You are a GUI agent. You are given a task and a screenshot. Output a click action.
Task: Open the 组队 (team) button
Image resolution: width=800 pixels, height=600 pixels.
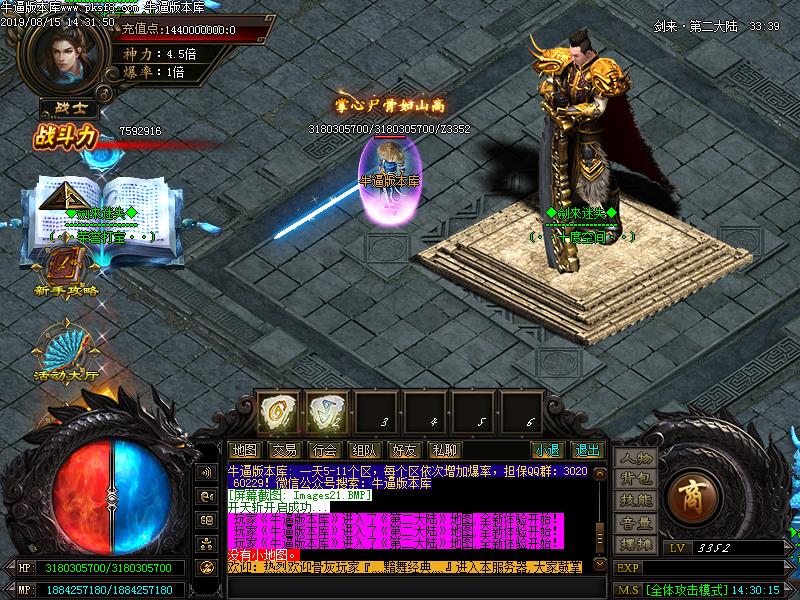coord(364,450)
